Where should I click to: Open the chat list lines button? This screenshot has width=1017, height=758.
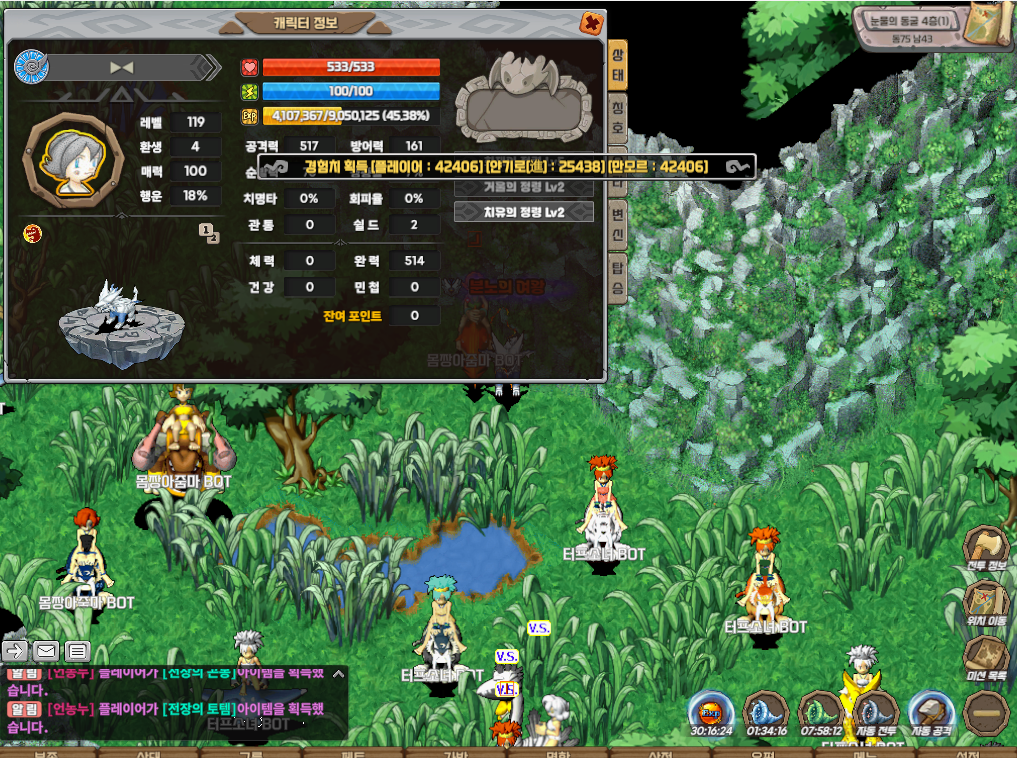[x=78, y=651]
